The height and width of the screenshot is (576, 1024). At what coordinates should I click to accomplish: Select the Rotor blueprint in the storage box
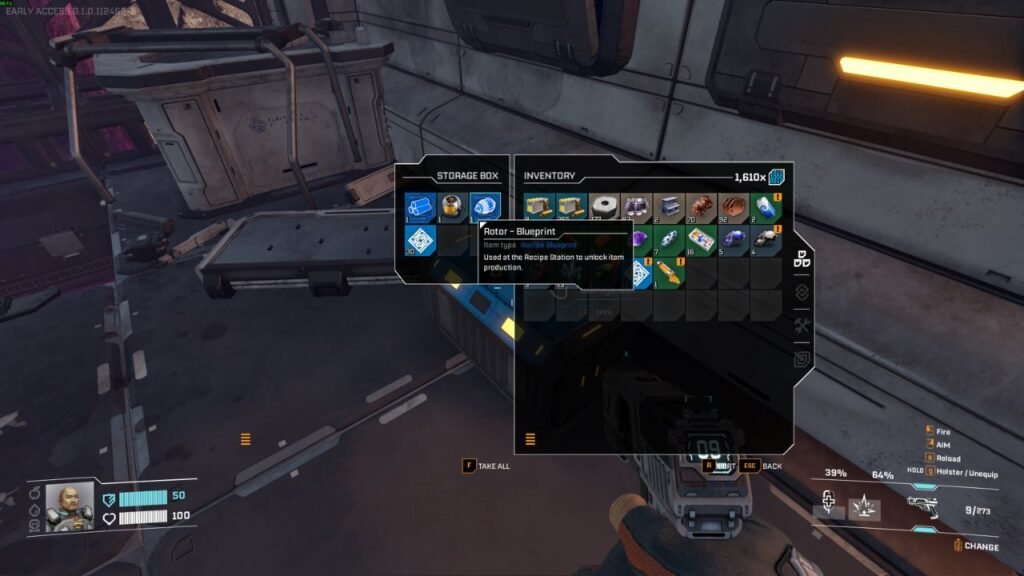[x=484, y=207]
